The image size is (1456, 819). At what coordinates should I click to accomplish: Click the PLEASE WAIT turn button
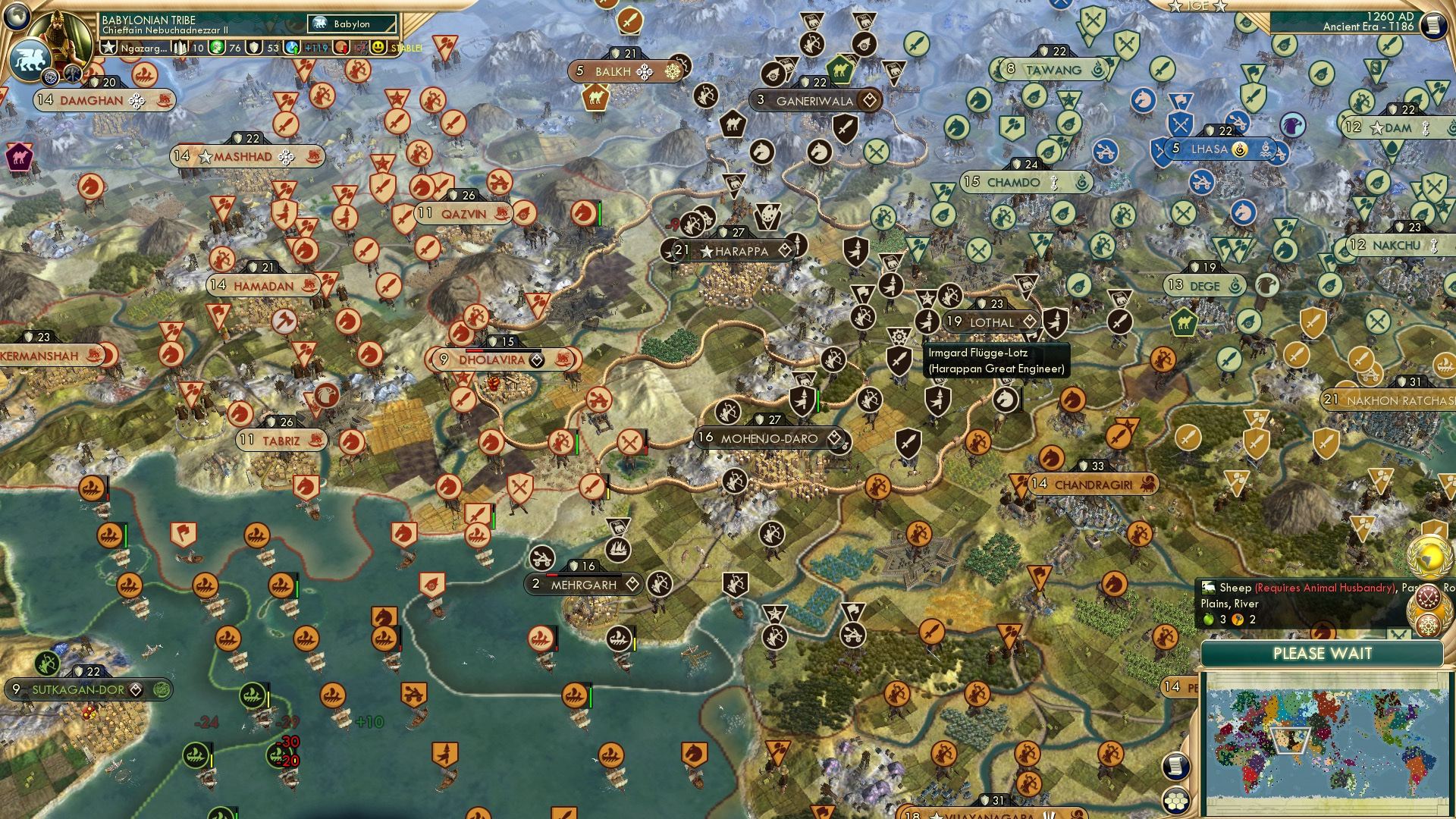[1323, 654]
